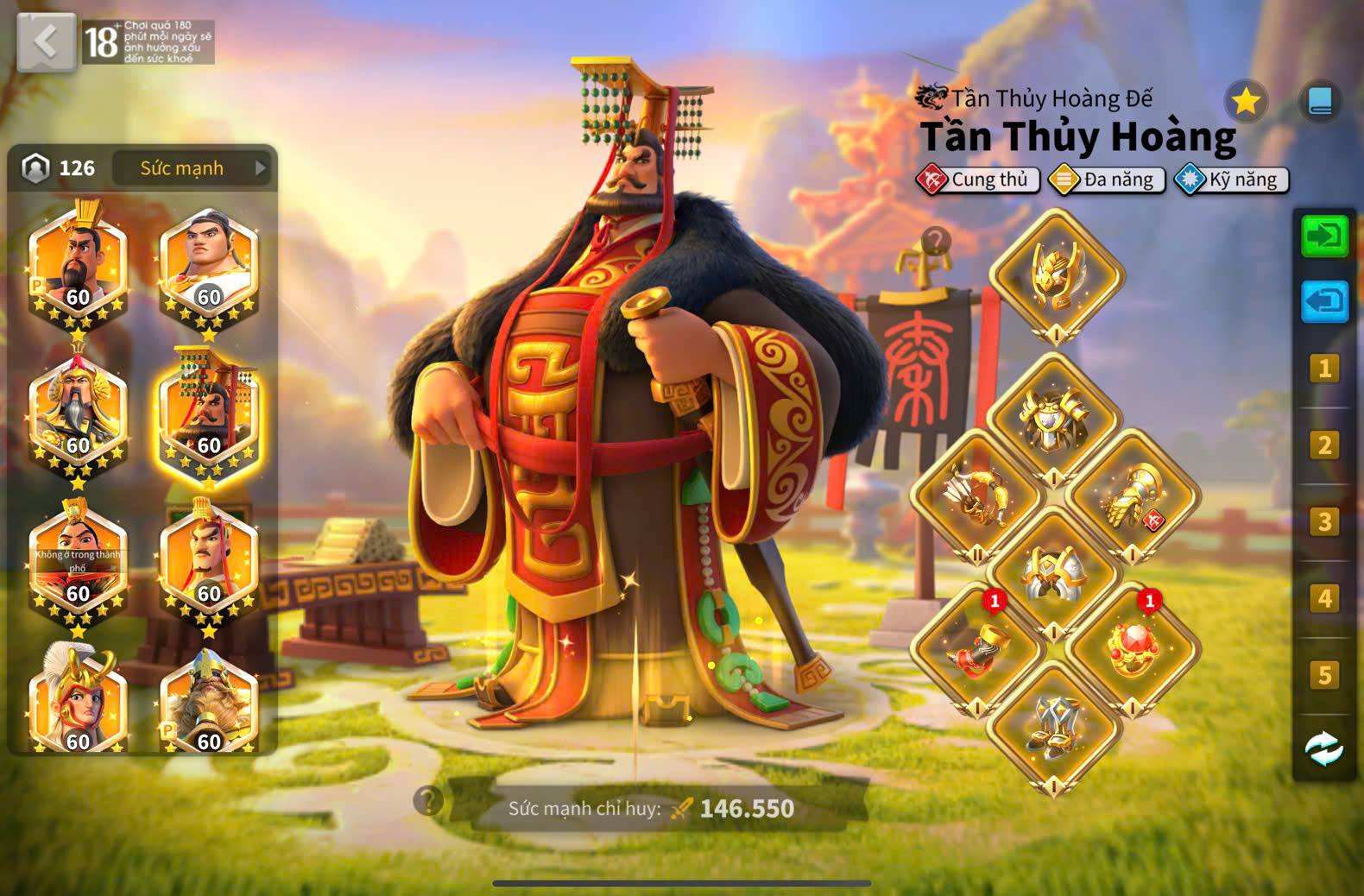The height and width of the screenshot is (896, 1364).
Task: Open the Sức mạnh sort dropdown
Action: tap(192, 168)
